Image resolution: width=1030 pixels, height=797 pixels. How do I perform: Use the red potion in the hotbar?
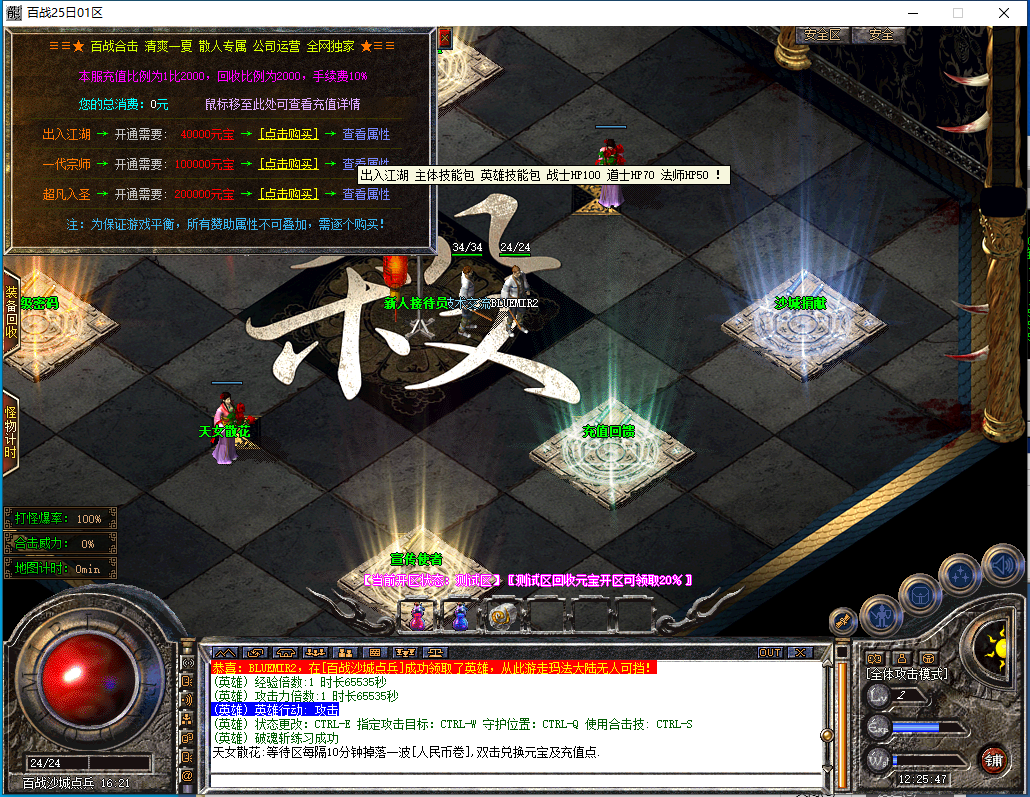[416, 616]
